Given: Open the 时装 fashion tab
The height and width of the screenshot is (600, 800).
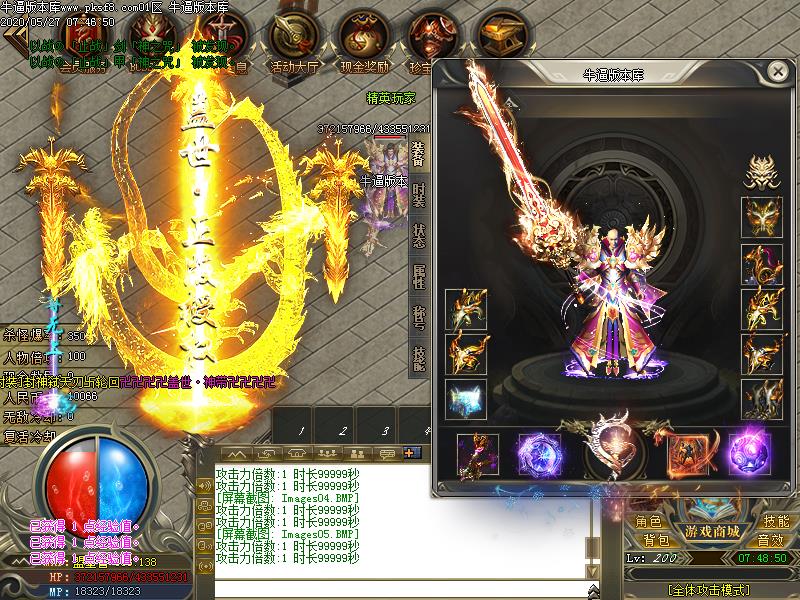Looking at the screenshot, I should pos(418,194).
